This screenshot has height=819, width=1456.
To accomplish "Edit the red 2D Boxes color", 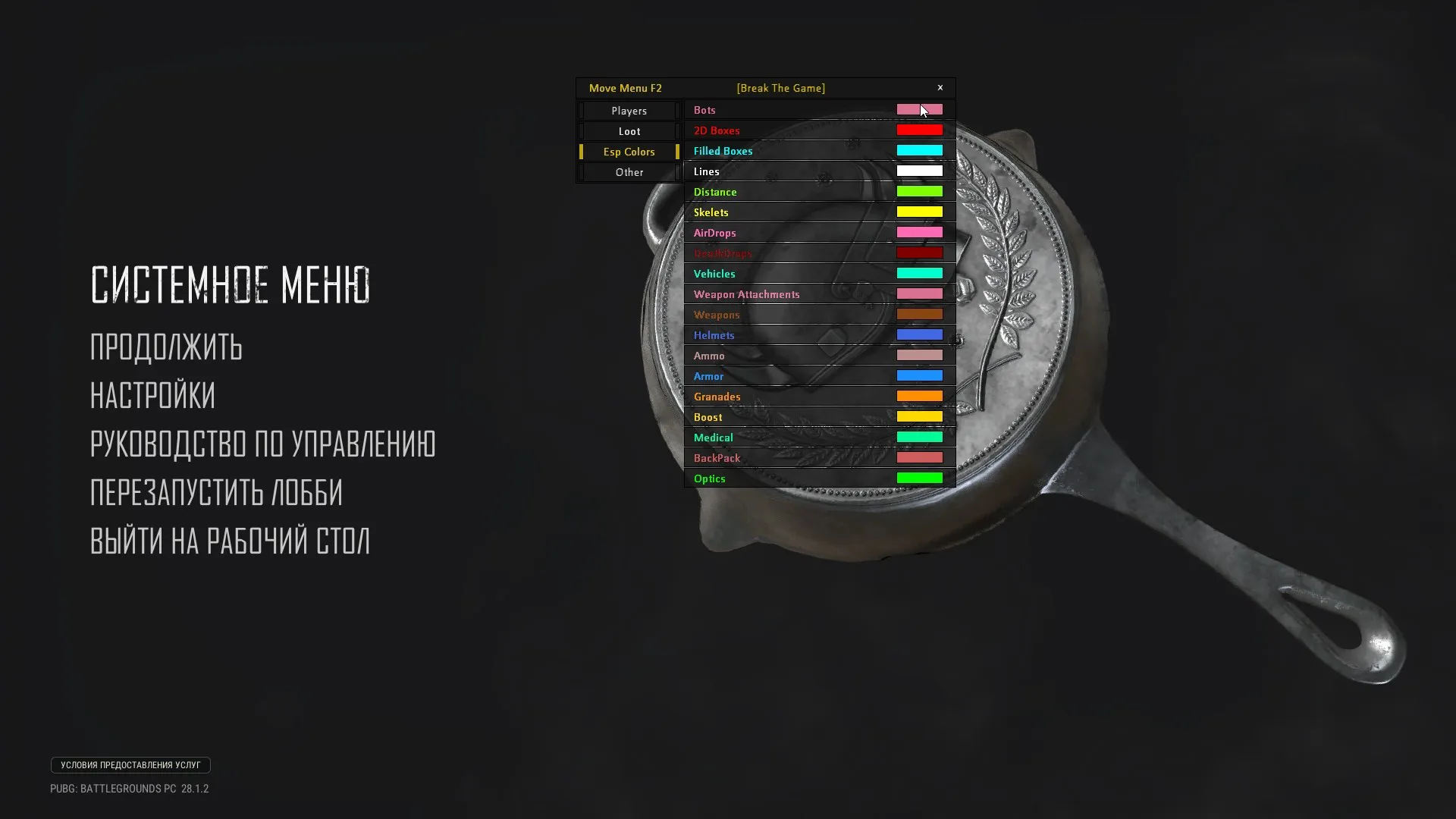I will point(919,130).
